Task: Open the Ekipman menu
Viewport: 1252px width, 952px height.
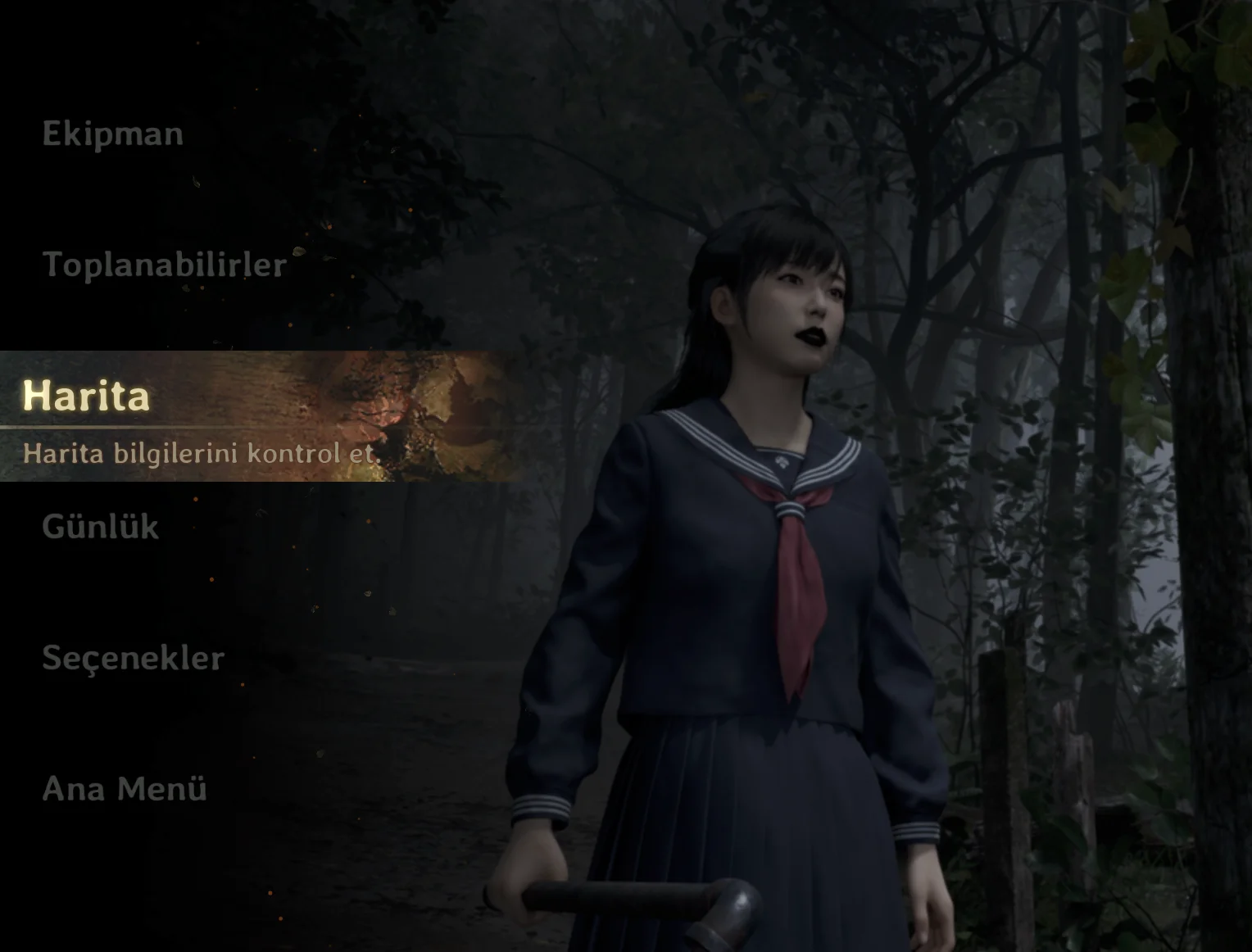Action: coord(113,134)
